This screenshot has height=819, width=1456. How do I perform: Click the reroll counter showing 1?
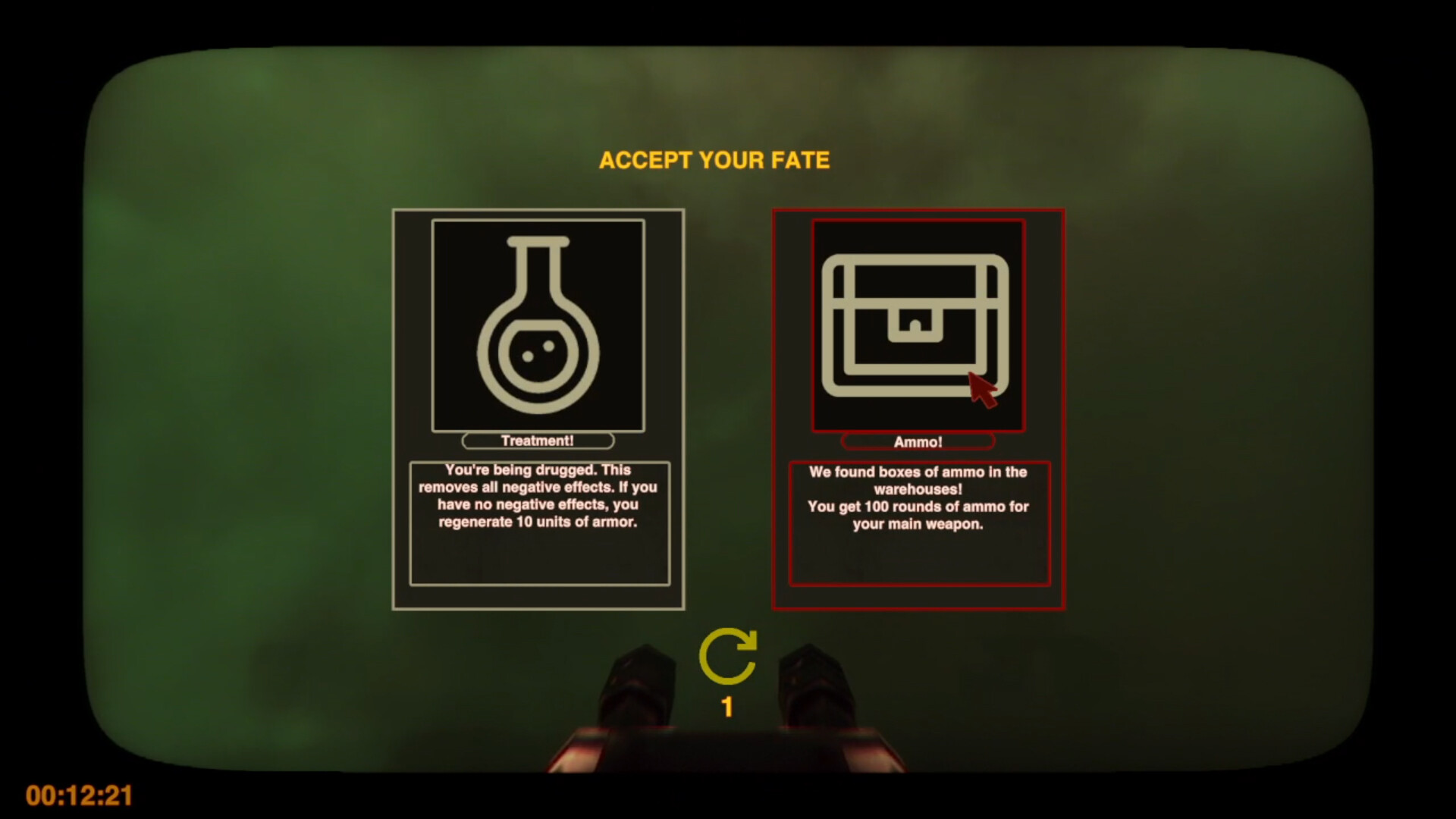coord(726,706)
